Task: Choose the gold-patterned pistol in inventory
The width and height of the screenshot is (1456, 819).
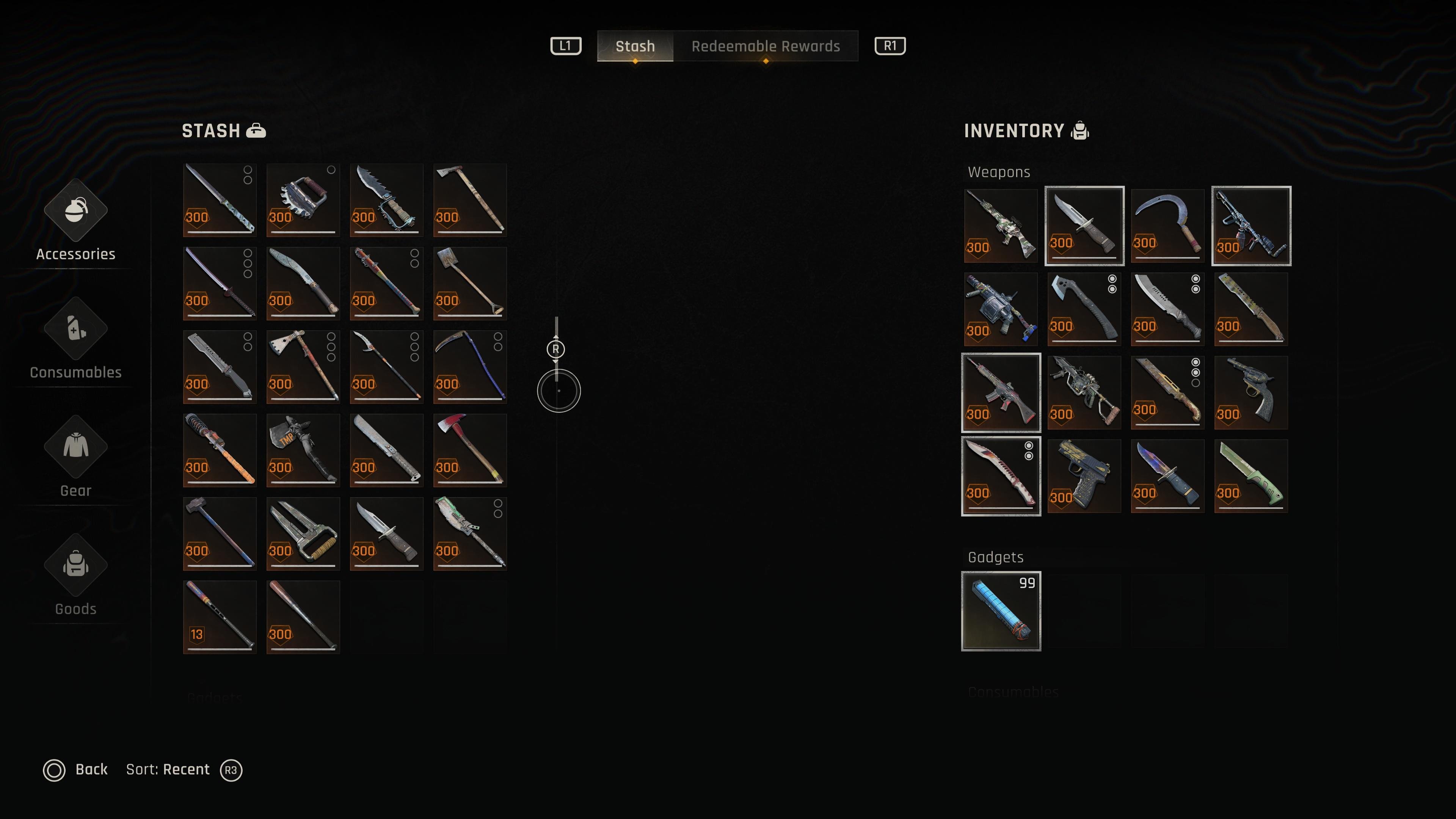Action: coord(1084,476)
